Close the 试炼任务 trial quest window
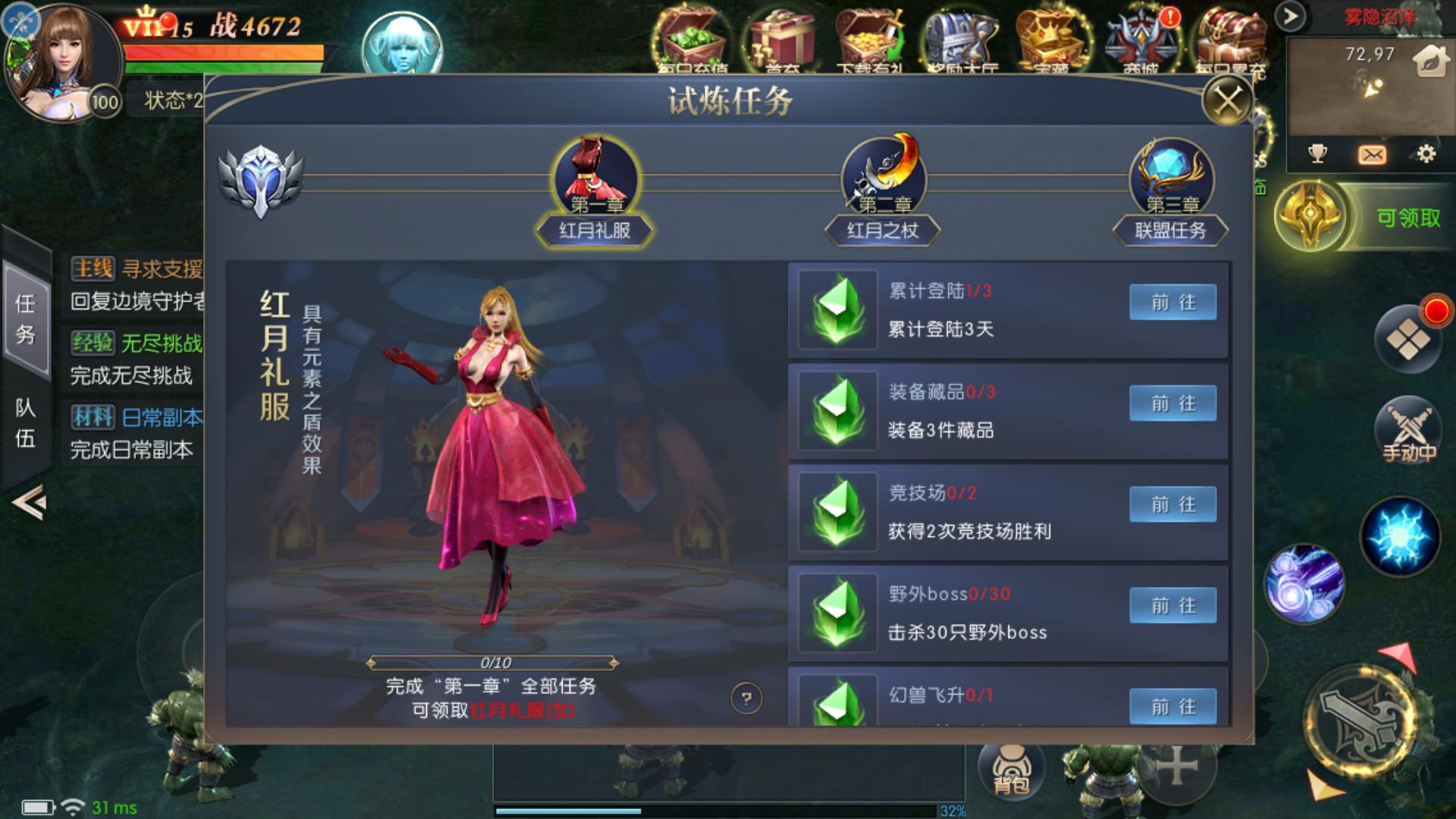This screenshot has width=1456, height=819. [x=1228, y=100]
